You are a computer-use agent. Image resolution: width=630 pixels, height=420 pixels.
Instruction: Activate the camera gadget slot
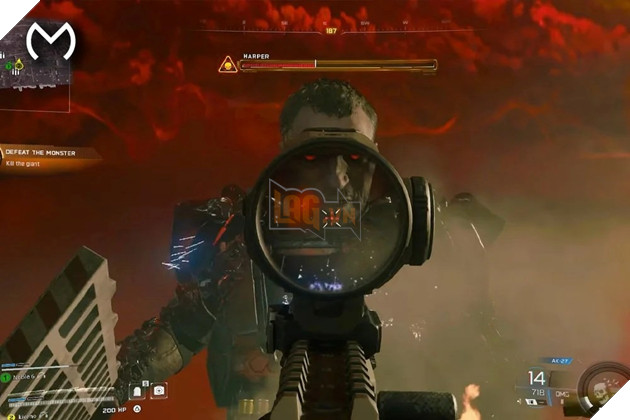click(160, 391)
